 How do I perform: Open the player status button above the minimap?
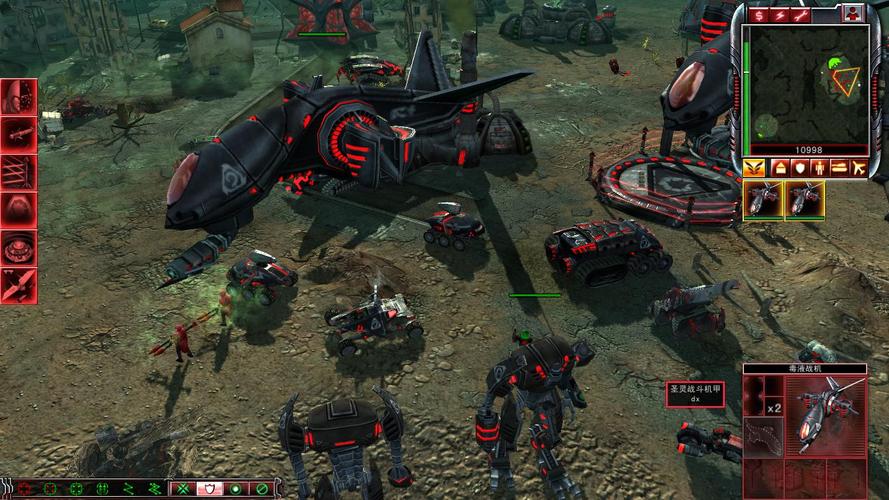point(852,13)
